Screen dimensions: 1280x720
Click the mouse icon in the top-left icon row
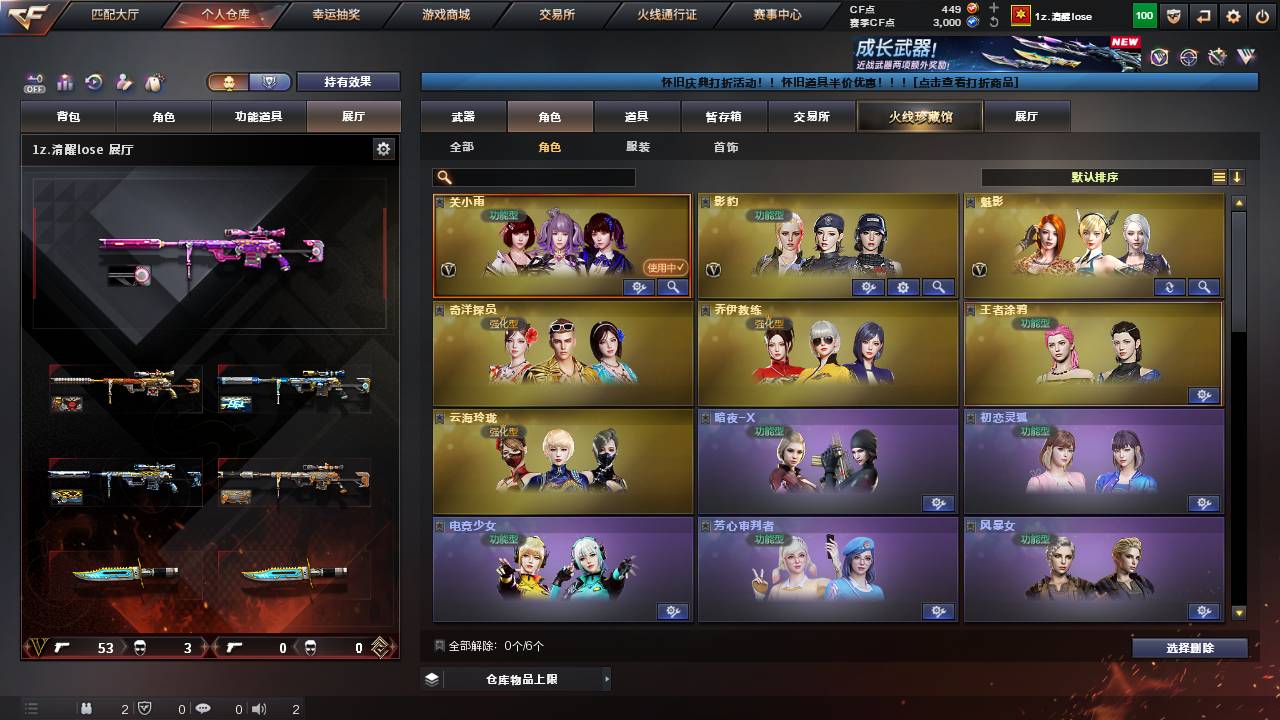coord(153,81)
